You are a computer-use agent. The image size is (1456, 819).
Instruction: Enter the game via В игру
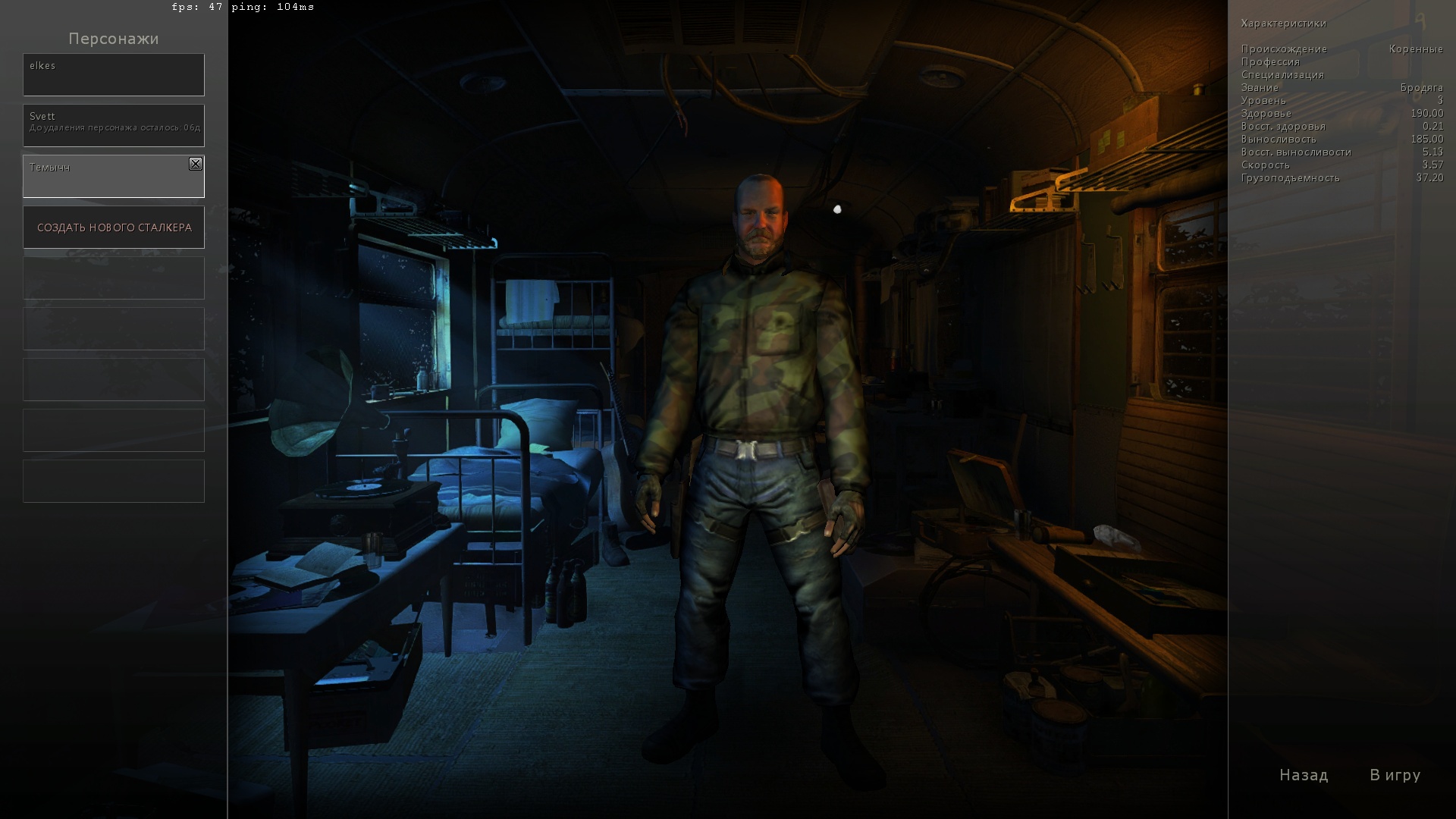tap(1395, 775)
